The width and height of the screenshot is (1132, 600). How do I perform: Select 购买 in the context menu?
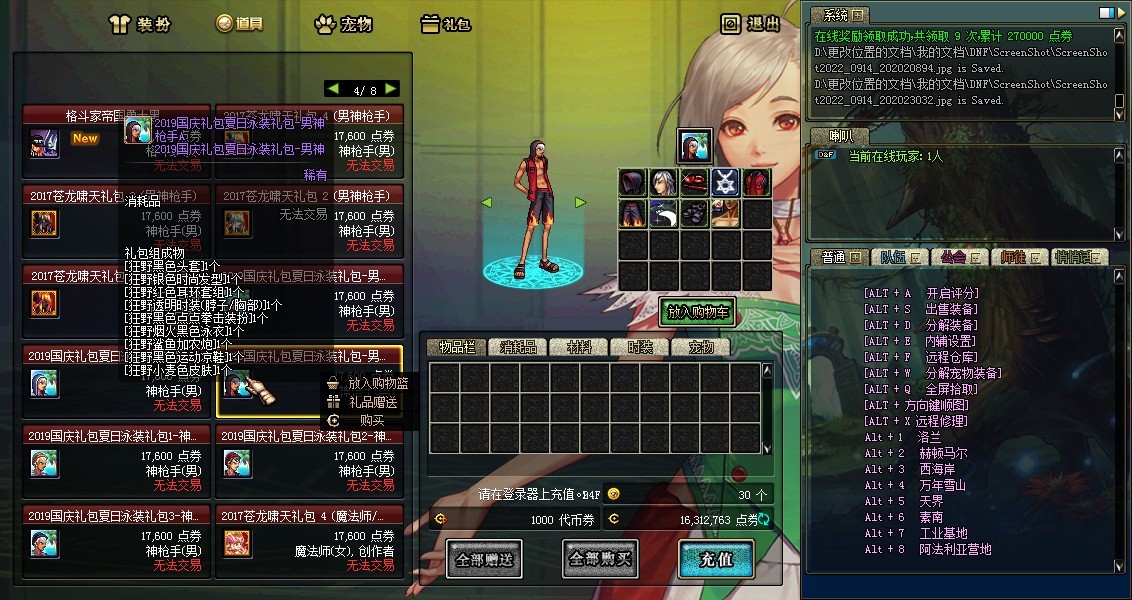(x=372, y=421)
